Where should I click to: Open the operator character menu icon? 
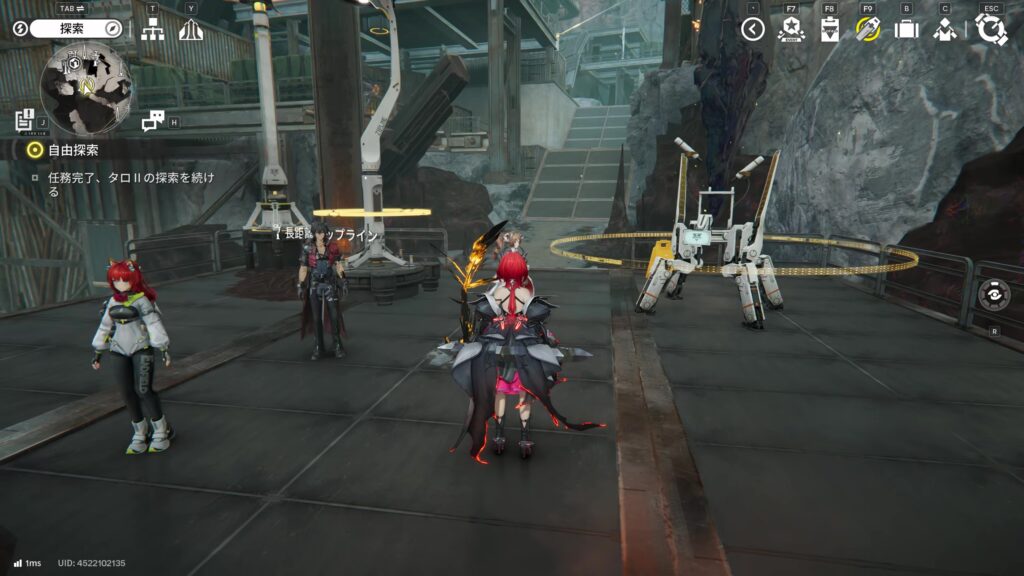(x=945, y=29)
